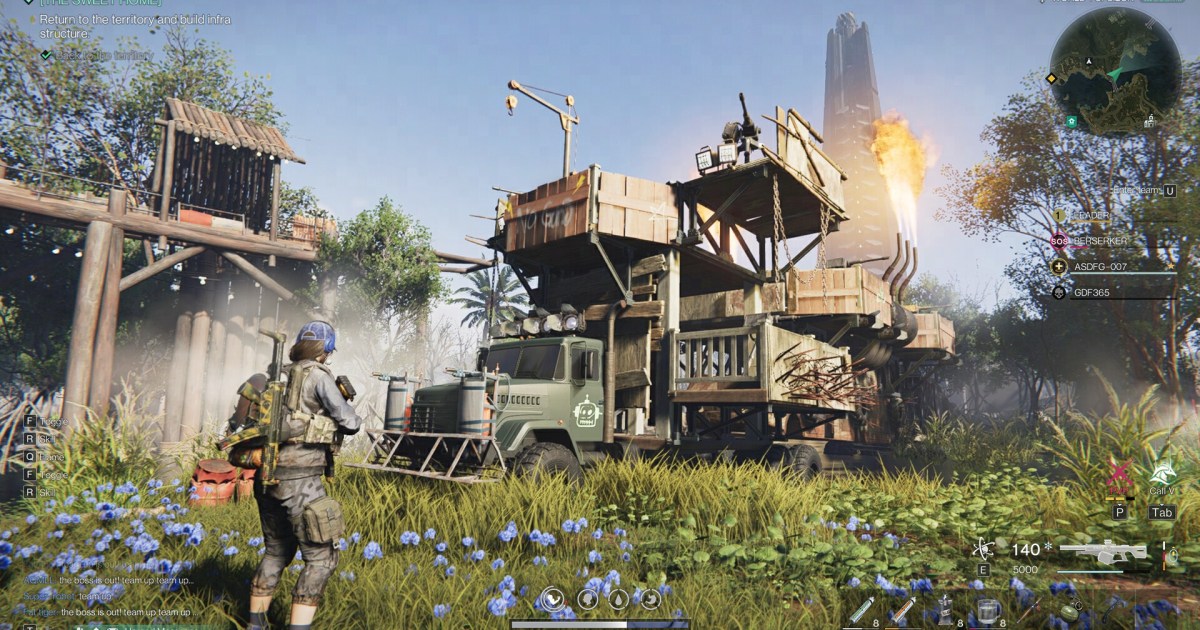Toggle the red PvP crossed-rifles icon
This screenshot has width=1200, height=630.
tap(1119, 477)
